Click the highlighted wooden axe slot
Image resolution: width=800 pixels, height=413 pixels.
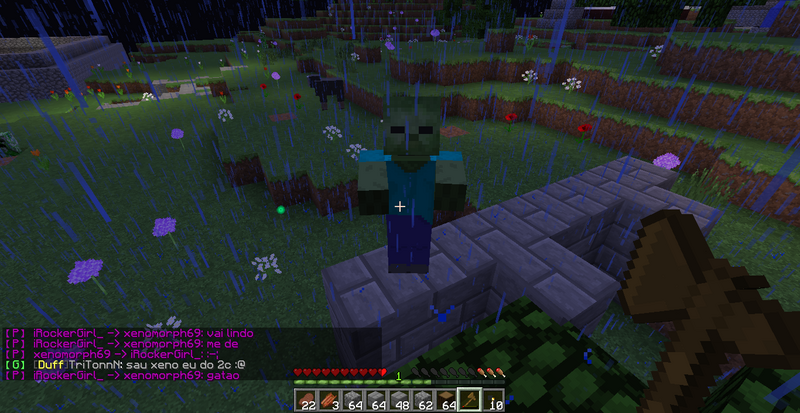coord(469,400)
